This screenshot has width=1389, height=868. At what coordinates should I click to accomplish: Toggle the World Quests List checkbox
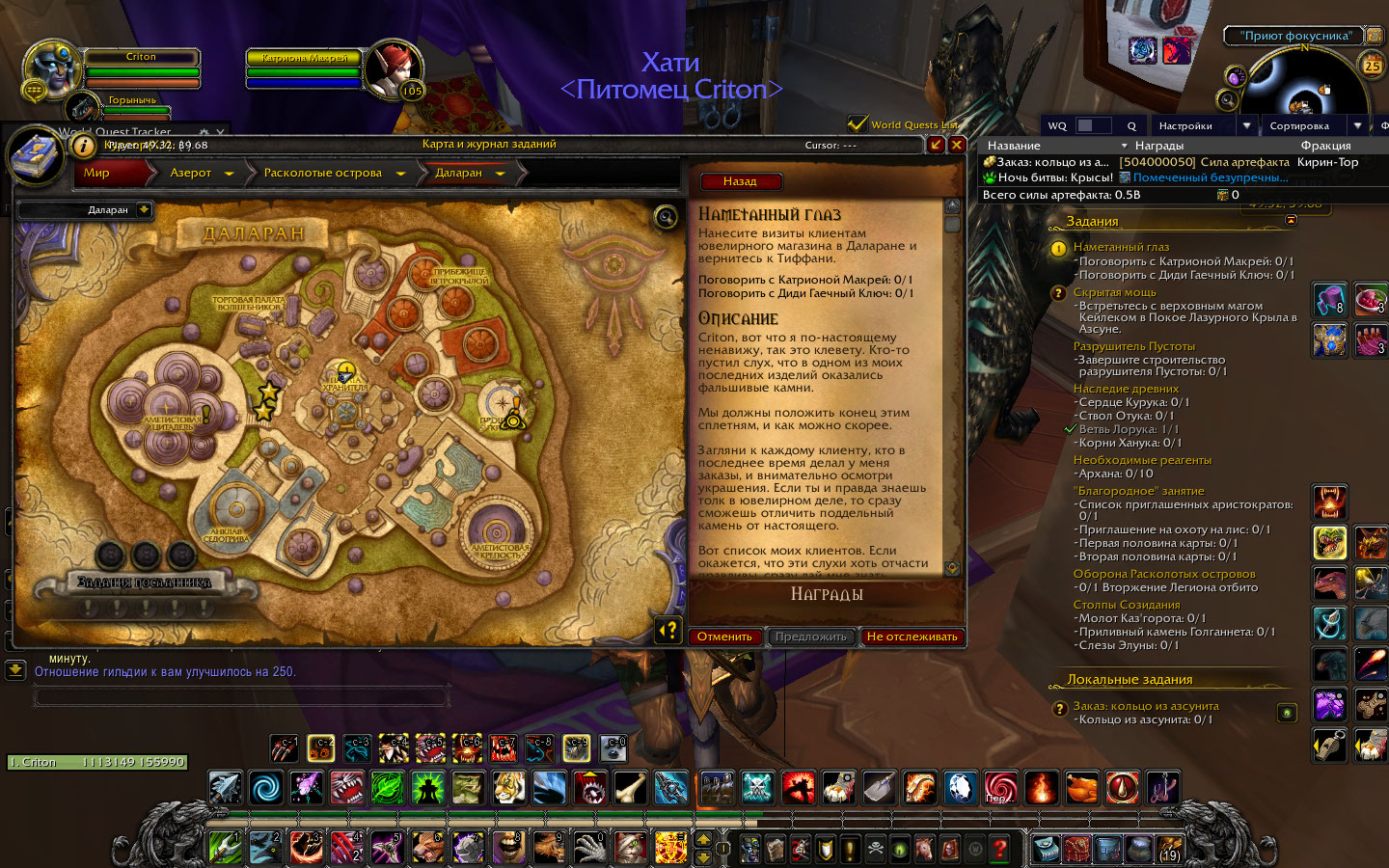(857, 124)
